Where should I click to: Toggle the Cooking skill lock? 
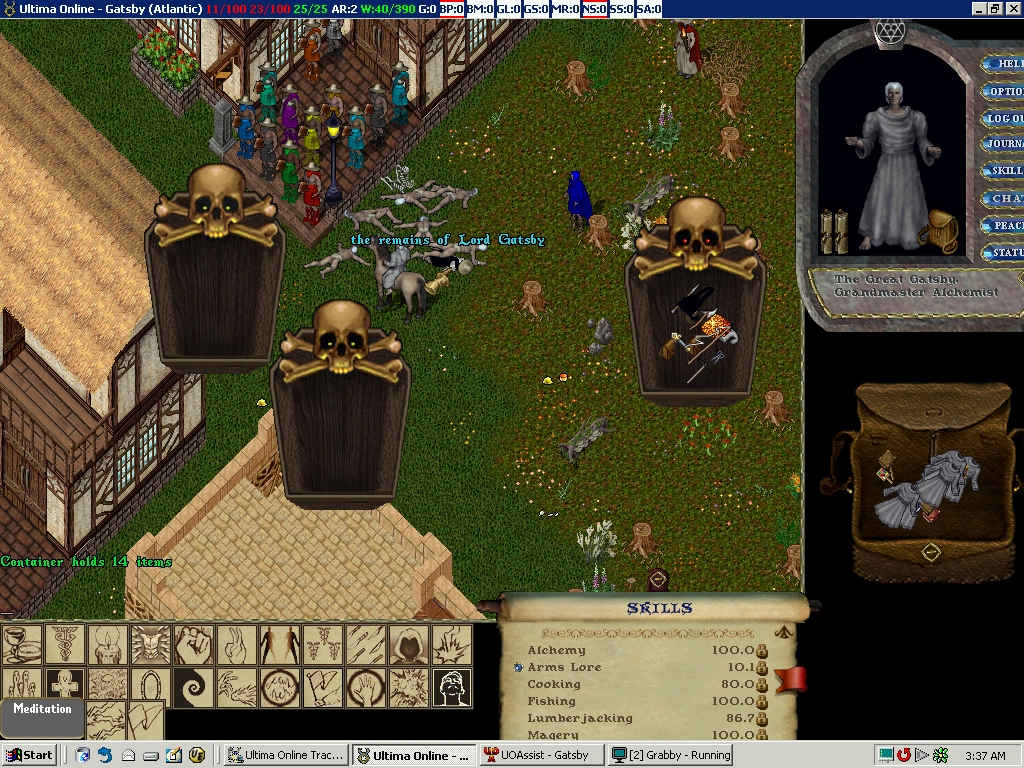[x=761, y=685]
